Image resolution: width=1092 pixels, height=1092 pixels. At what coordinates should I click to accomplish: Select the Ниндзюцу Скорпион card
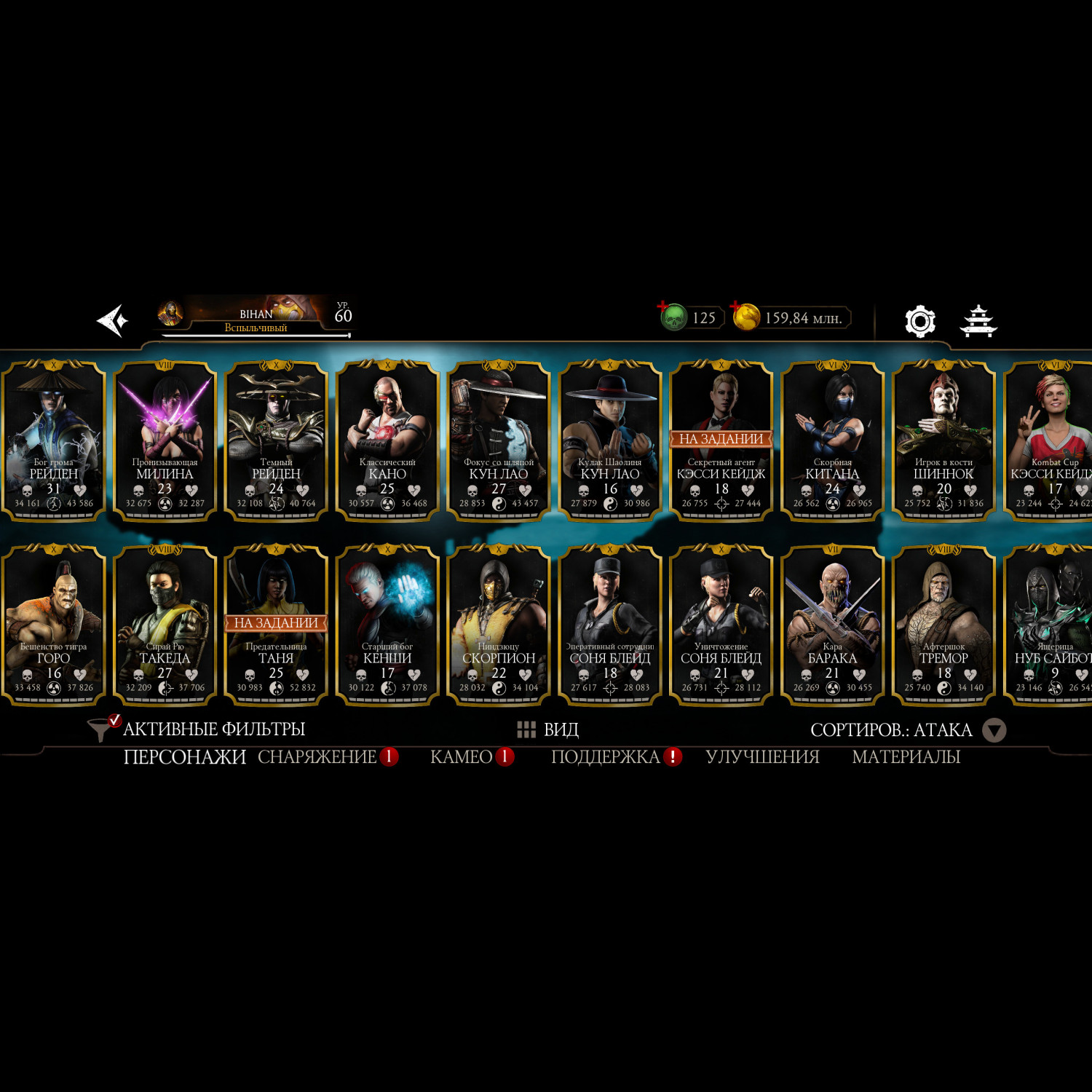[499, 624]
